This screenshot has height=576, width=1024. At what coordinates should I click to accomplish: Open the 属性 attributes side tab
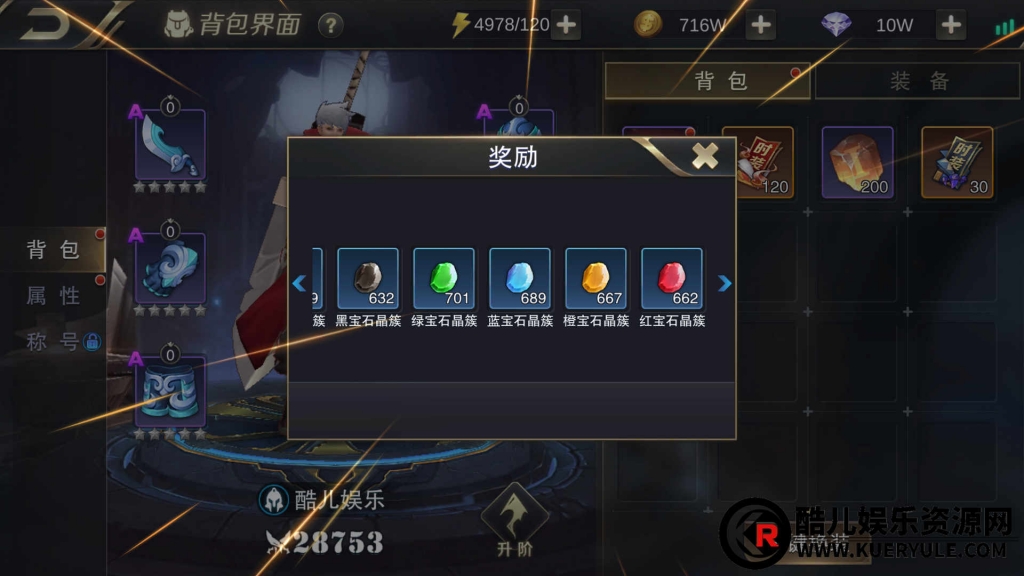pyautogui.click(x=53, y=295)
